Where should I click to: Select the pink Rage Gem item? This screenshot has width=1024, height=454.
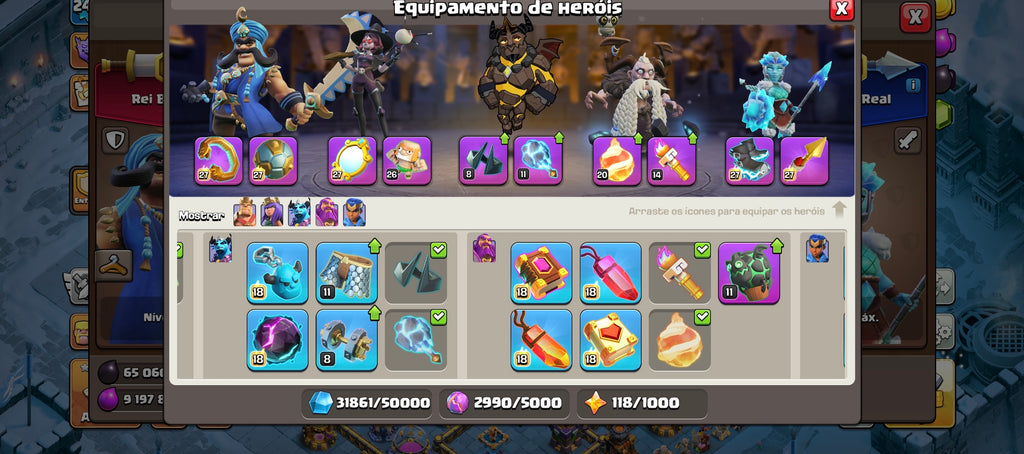610,273
